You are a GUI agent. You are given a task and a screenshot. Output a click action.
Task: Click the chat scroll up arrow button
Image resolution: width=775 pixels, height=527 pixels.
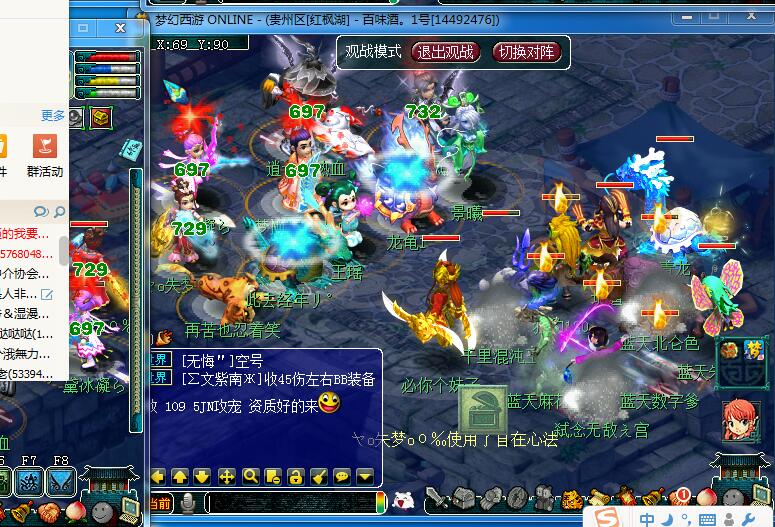point(180,476)
